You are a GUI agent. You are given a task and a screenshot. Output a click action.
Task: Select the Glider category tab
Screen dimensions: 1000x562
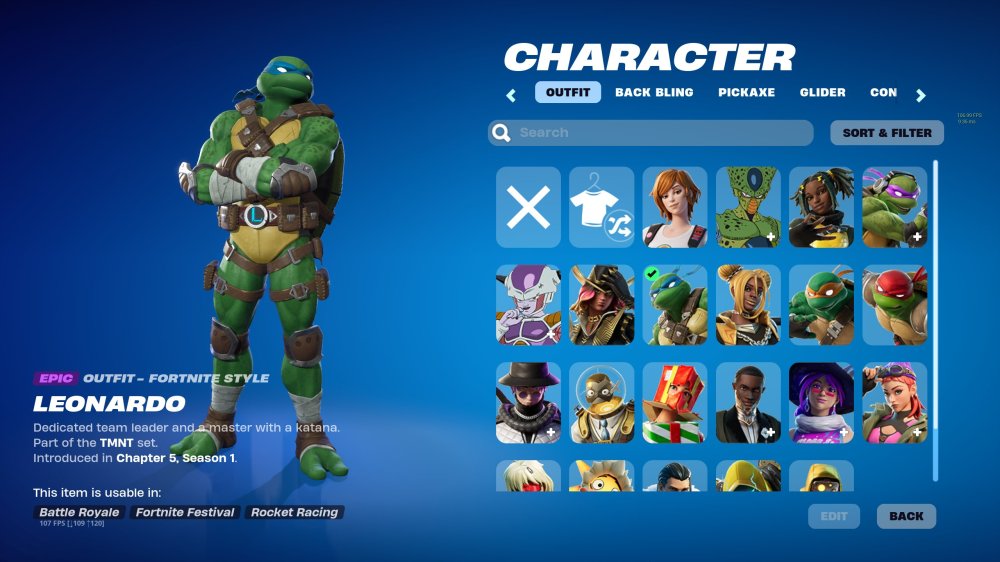(822, 92)
